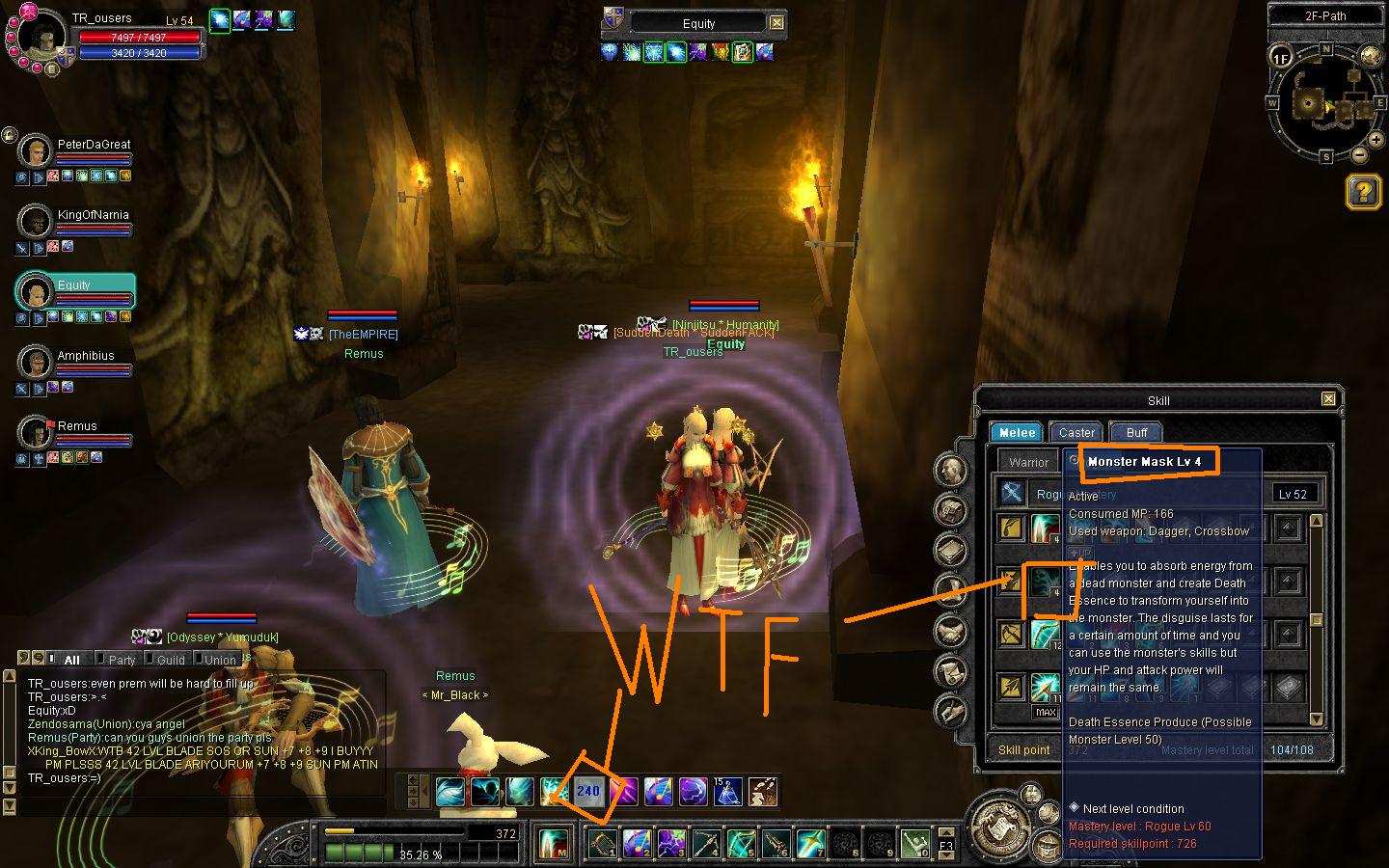The image size is (1389, 868).
Task: Close the Equity target window
Action: 776,23
